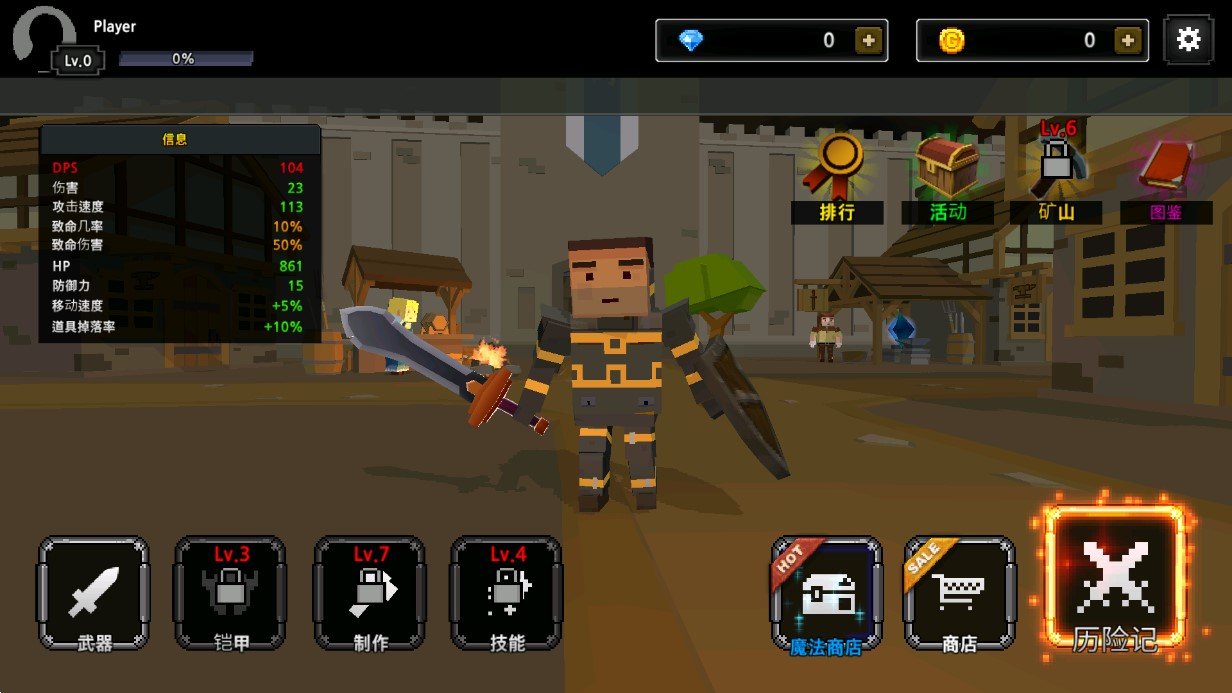The width and height of the screenshot is (1232, 693).
Task: Open the settings gear menu
Action: tap(1188, 40)
